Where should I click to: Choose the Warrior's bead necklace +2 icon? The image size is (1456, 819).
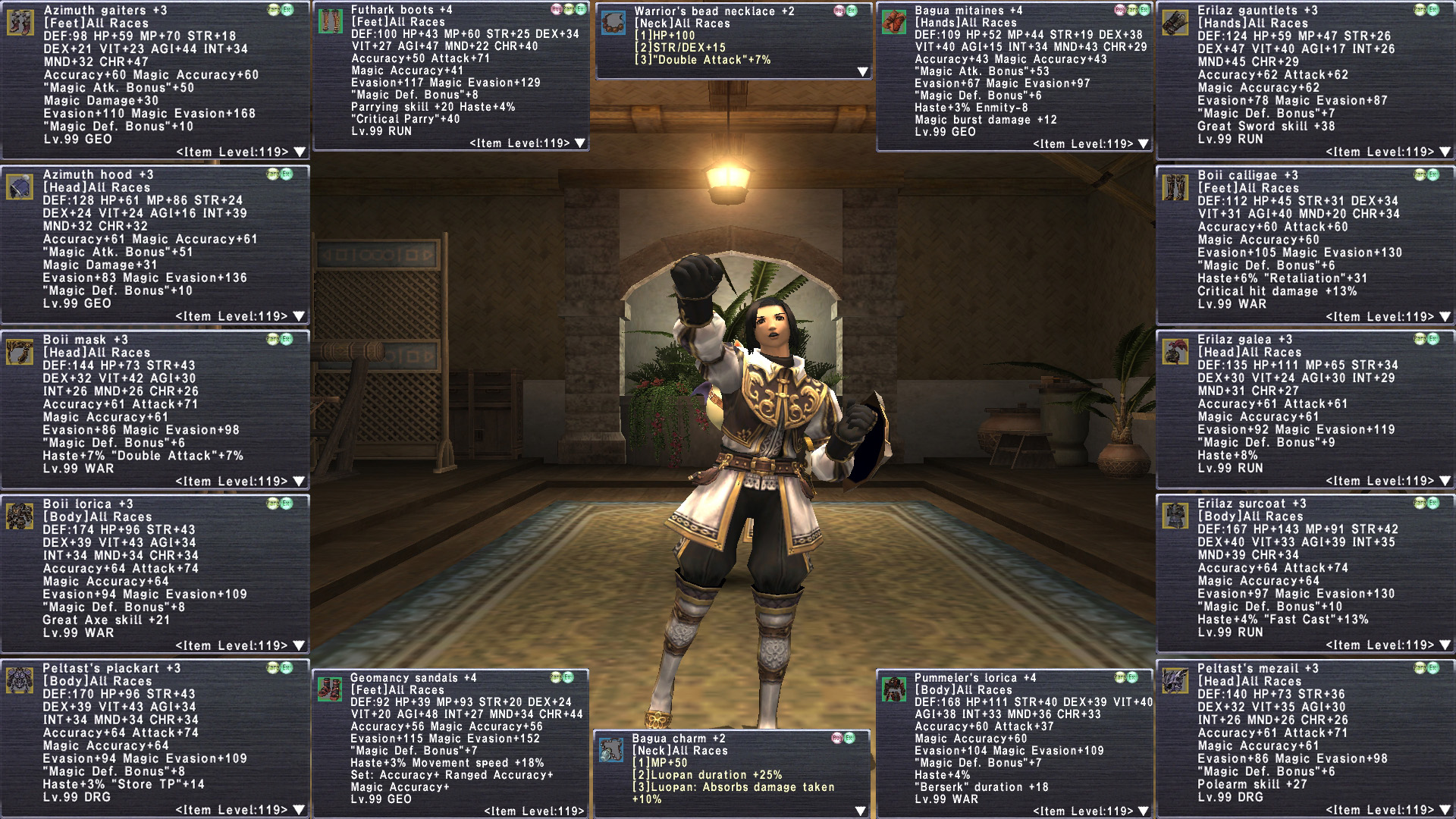(x=613, y=23)
